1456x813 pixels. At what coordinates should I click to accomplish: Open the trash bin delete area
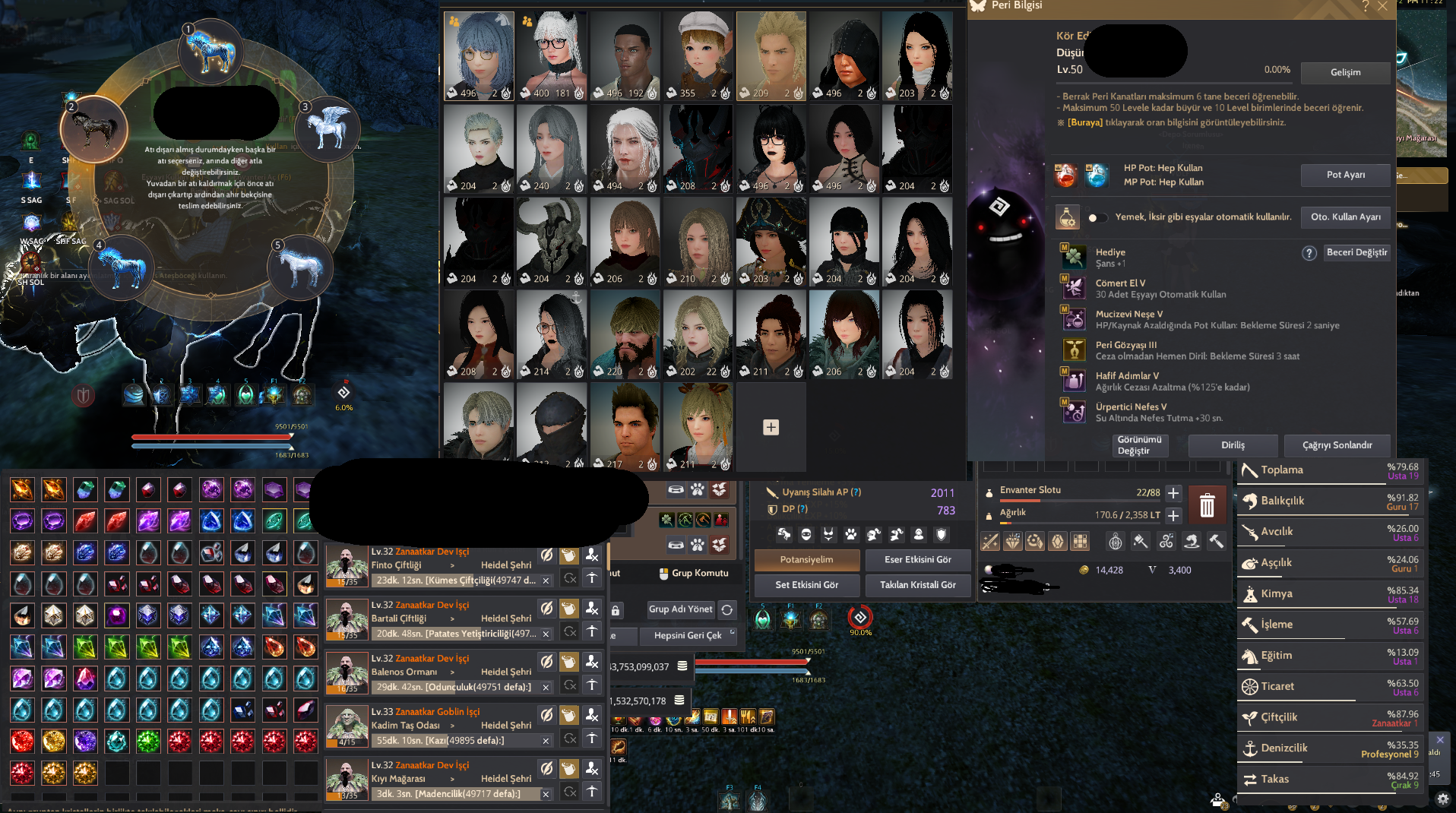(1208, 505)
